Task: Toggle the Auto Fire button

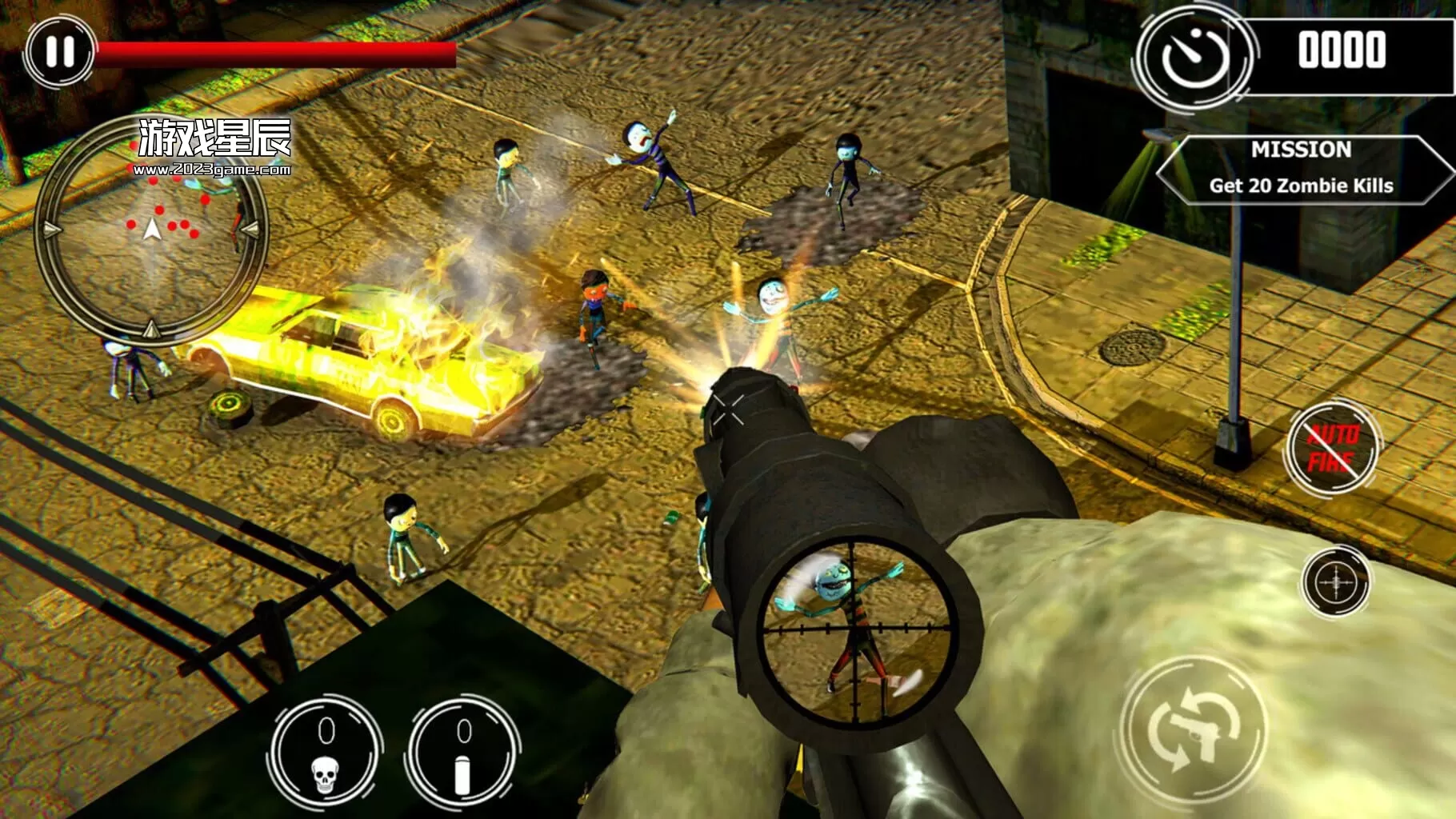Action: coord(1332,448)
